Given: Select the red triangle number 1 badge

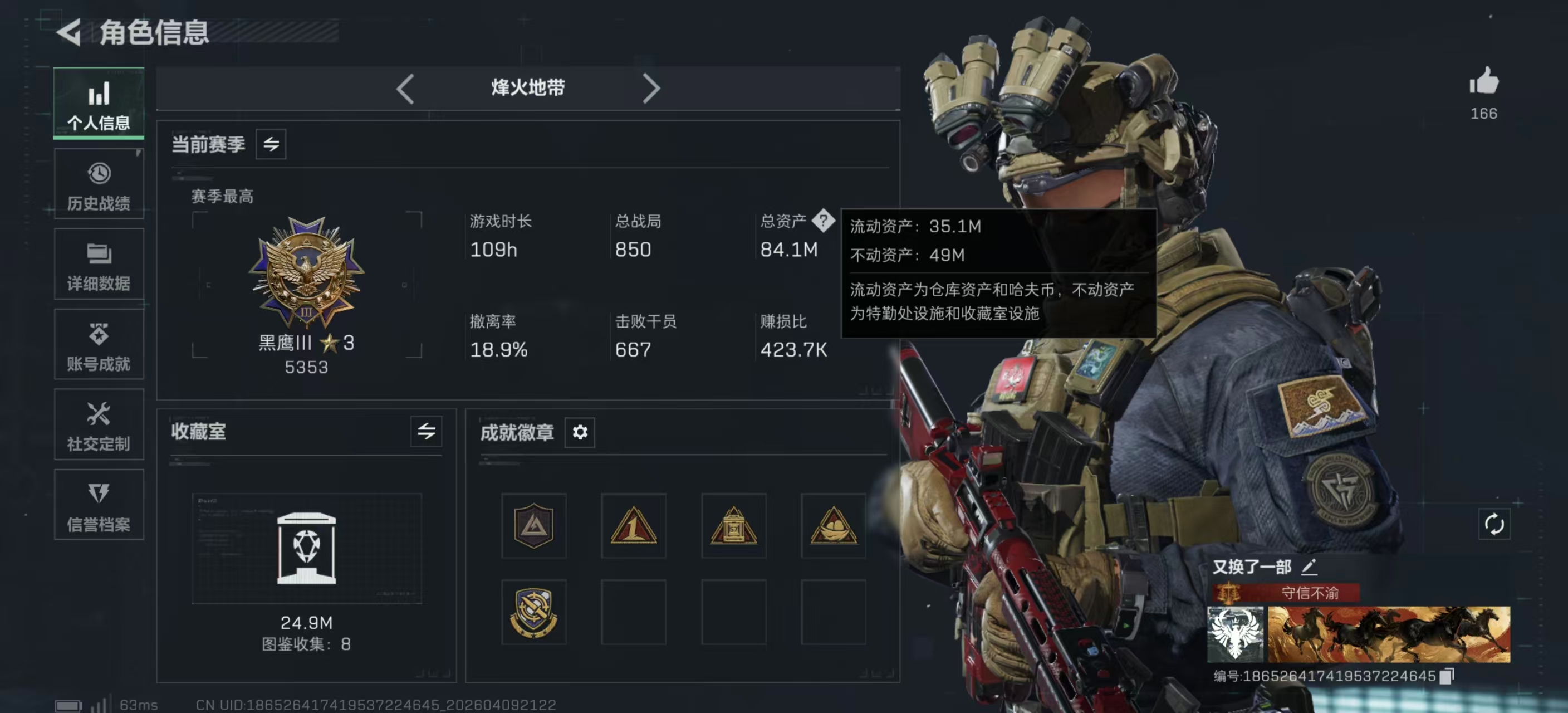Looking at the screenshot, I should (633, 525).
